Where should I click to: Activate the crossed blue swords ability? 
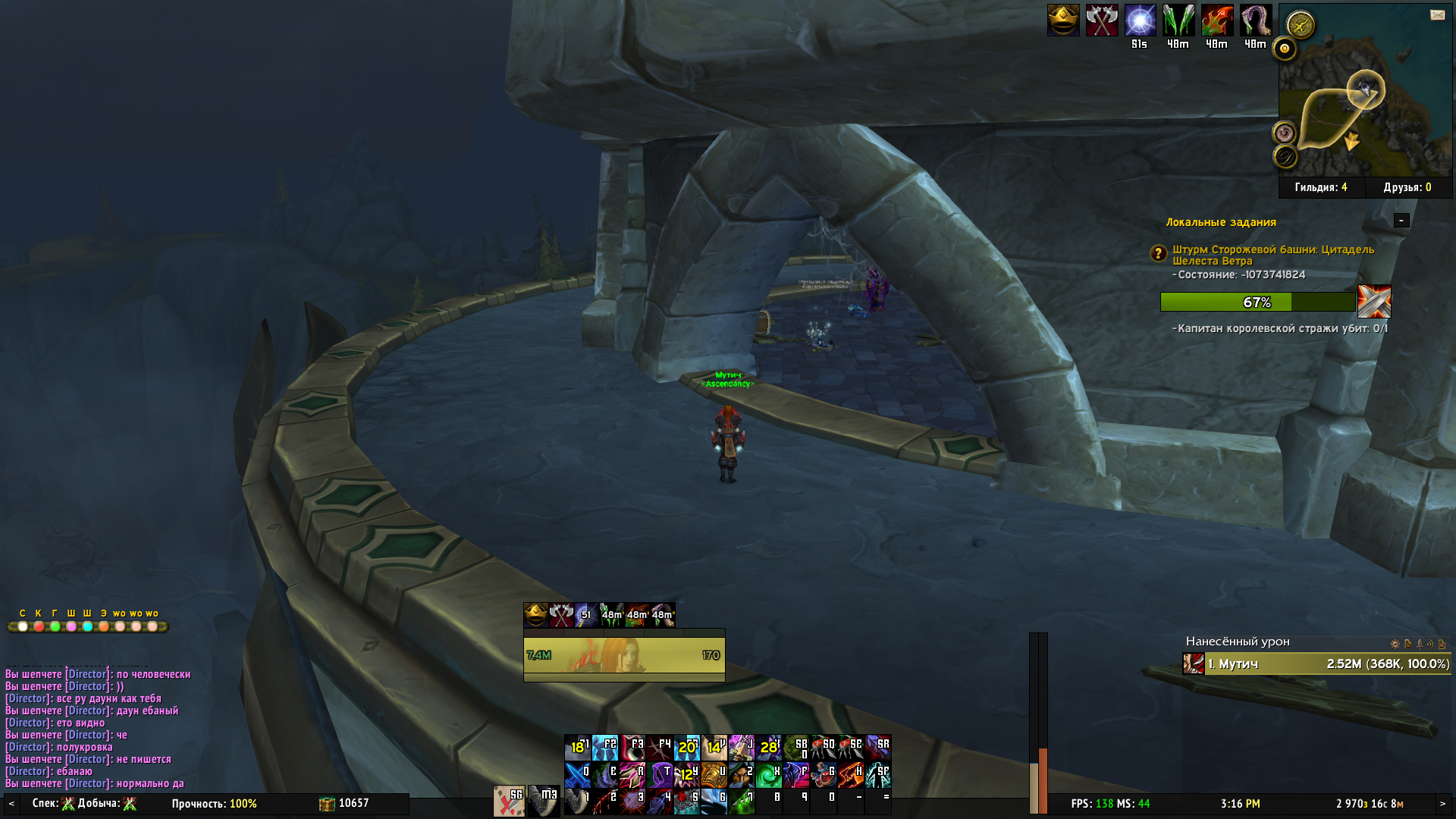pos(578,775)
